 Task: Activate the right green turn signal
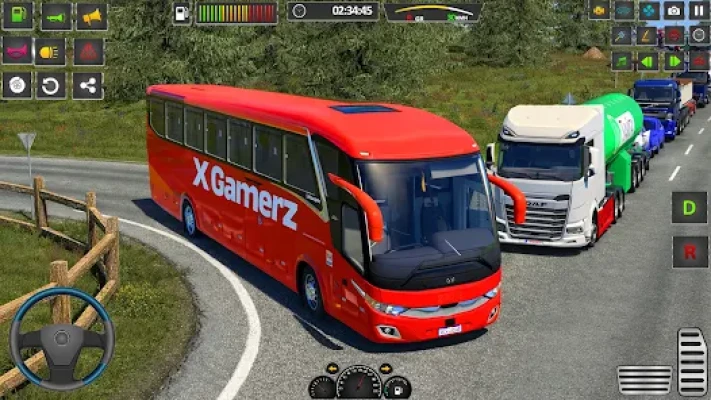coord(674,61)
